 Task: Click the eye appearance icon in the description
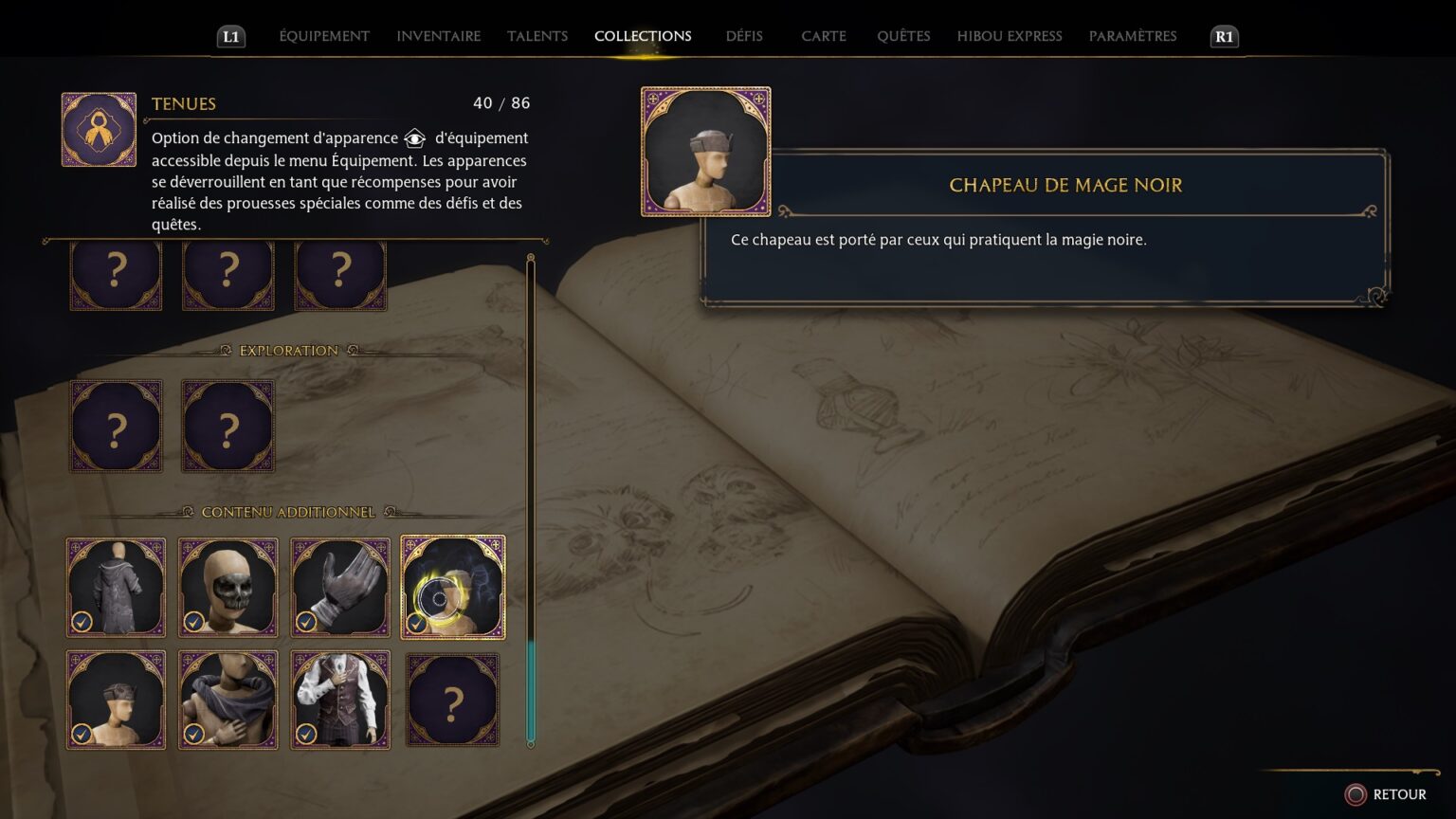tap(414, 138)
